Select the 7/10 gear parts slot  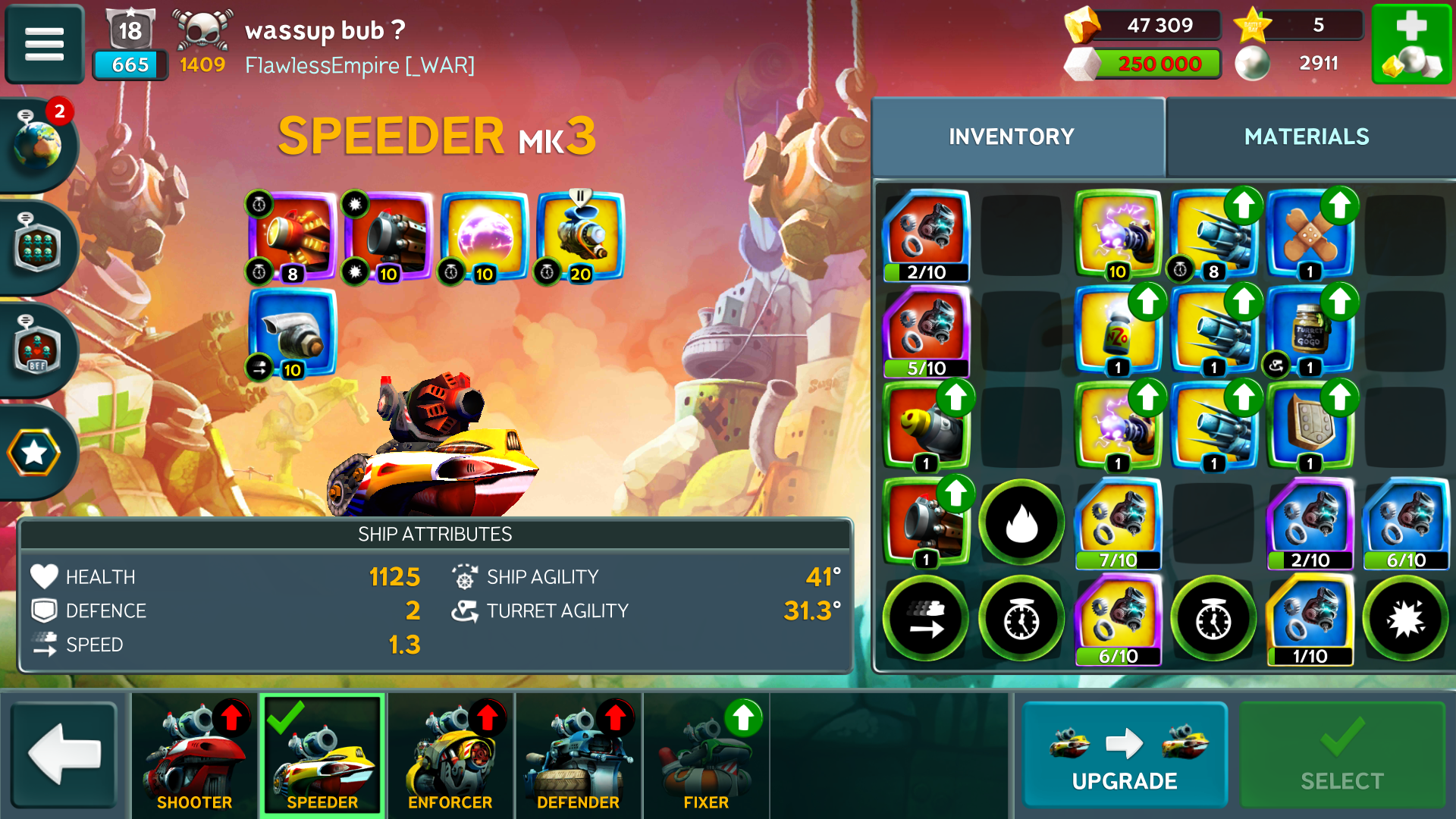click(1118, 522)
